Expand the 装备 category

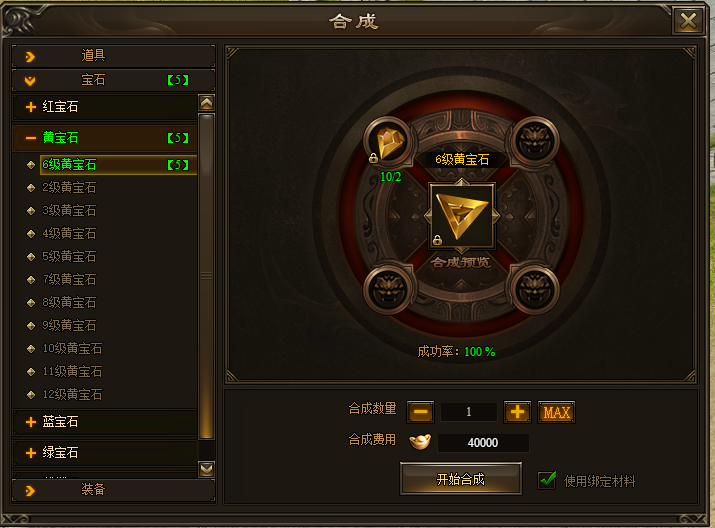point(113,489)
